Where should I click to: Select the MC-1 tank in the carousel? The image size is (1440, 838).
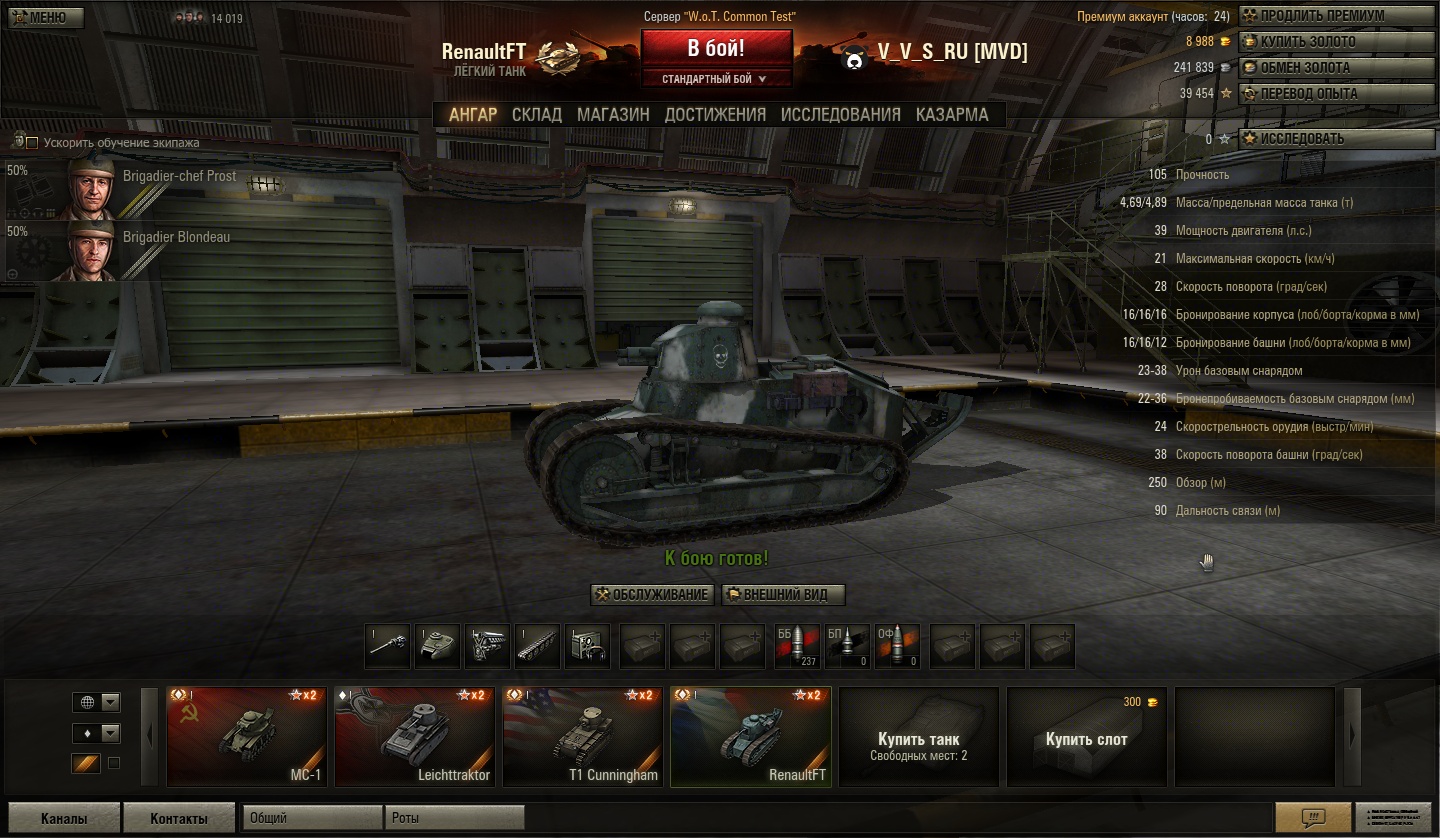tap(246, 737)
